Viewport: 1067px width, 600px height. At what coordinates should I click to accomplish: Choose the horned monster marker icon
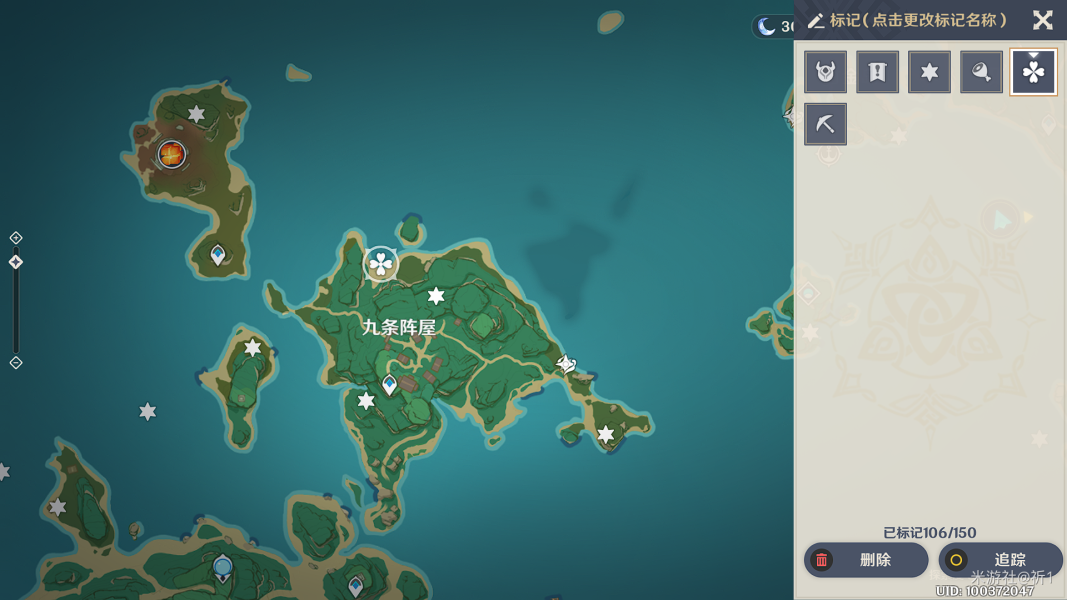click(826, 72)
